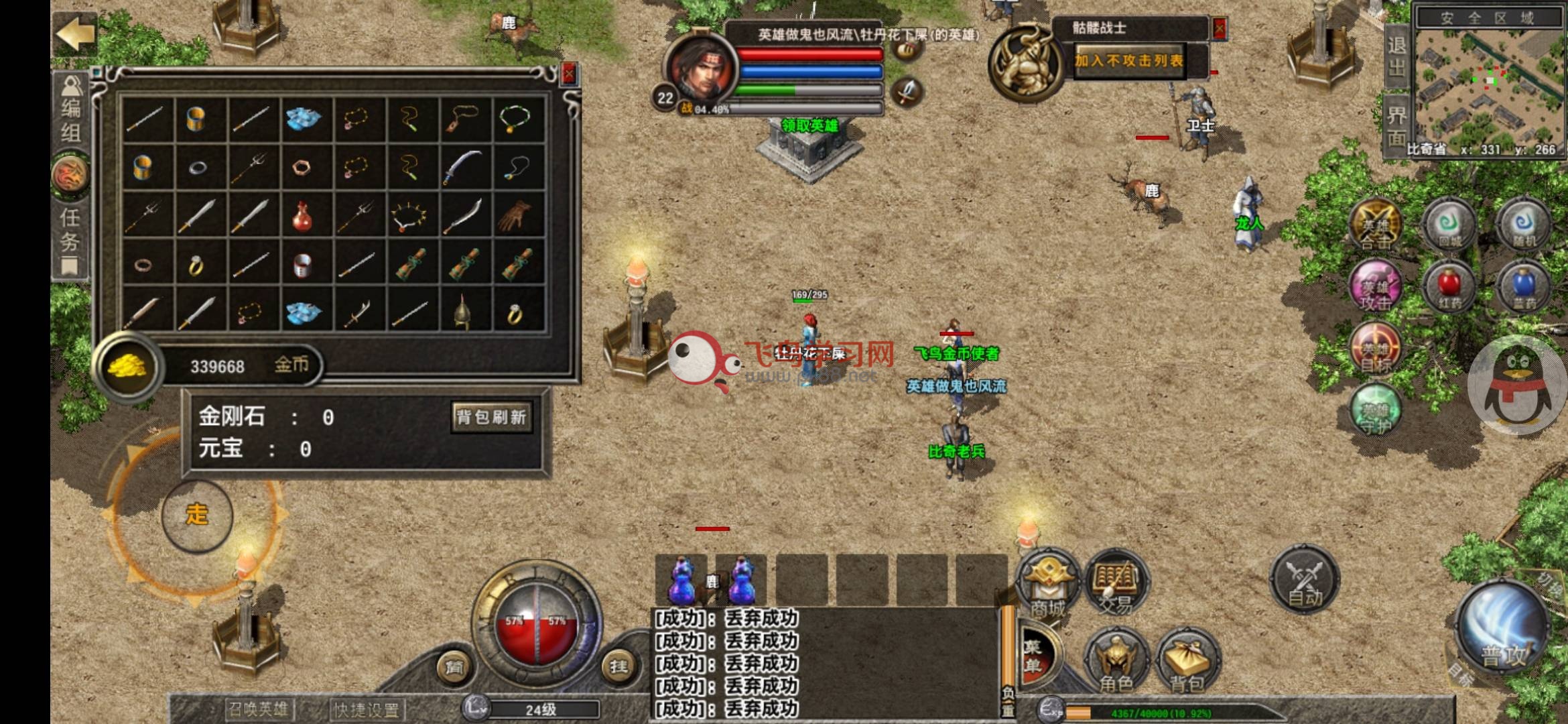The image size is (1568, 724).
Task: Use the 红药 red potion shortcut
Action: (1449, 287)
